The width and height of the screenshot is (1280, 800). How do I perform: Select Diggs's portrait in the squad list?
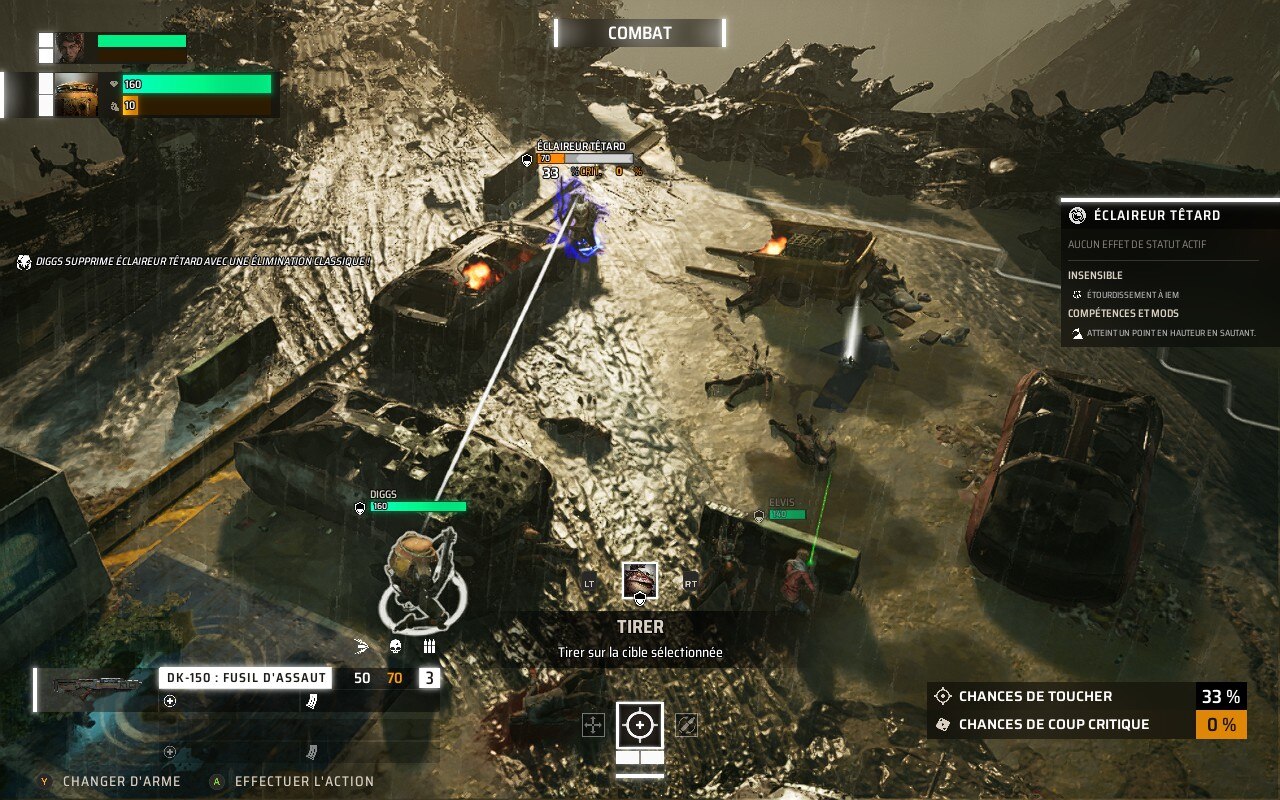(x=76, y=95)
